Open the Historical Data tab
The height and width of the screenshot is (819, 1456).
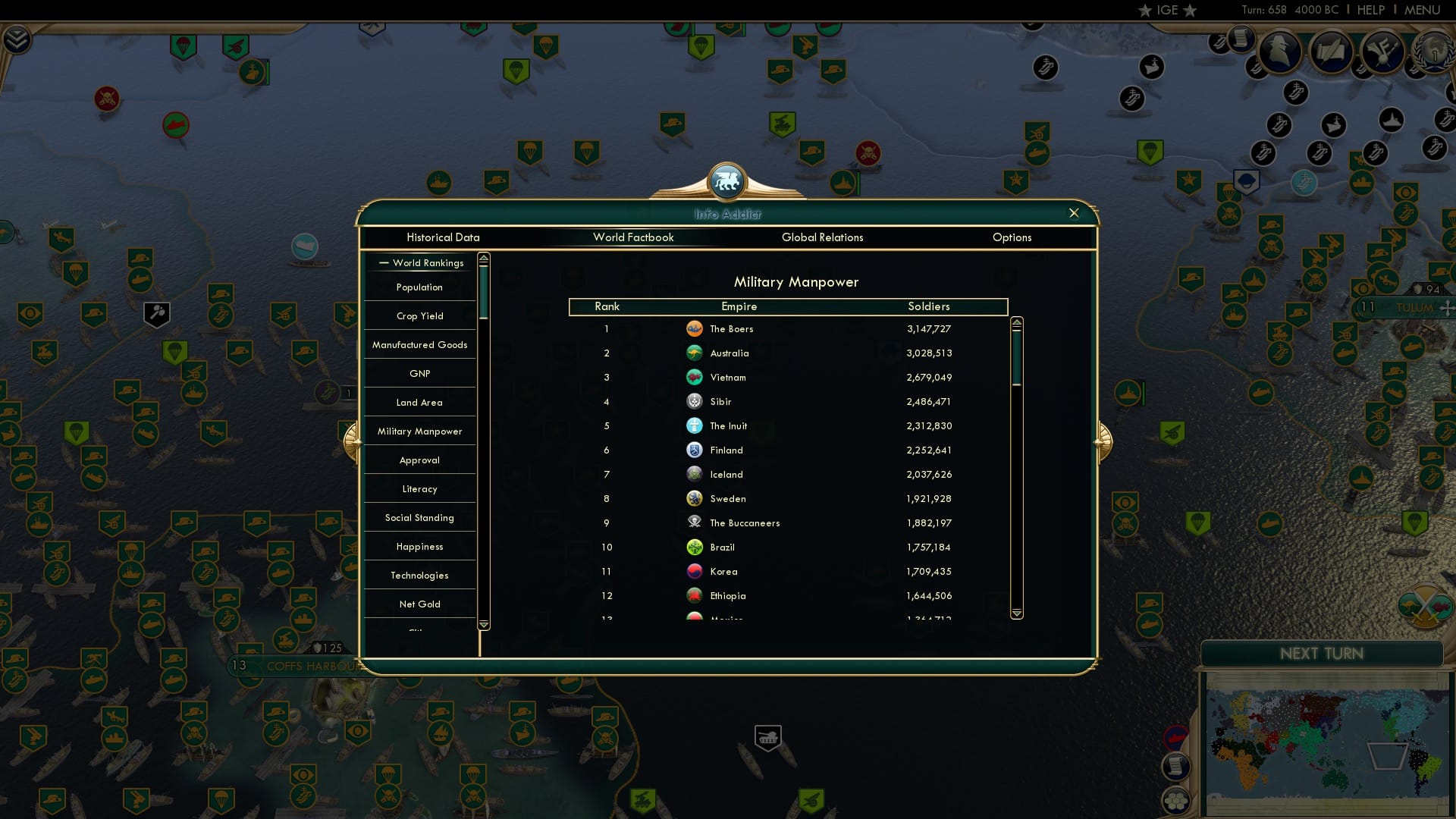click(444, 237)
